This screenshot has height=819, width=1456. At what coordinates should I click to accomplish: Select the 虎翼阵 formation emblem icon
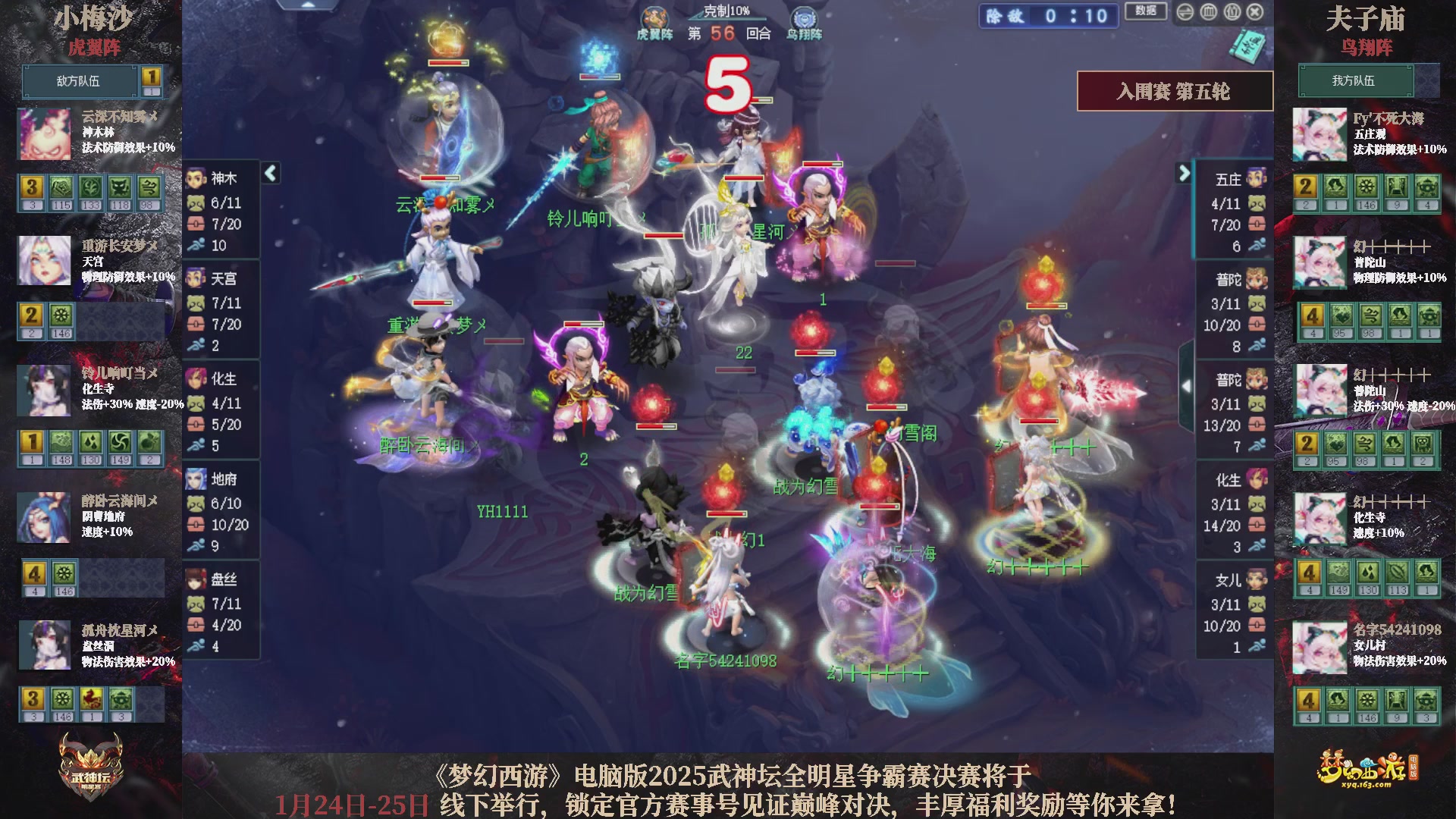coord(655,15)
